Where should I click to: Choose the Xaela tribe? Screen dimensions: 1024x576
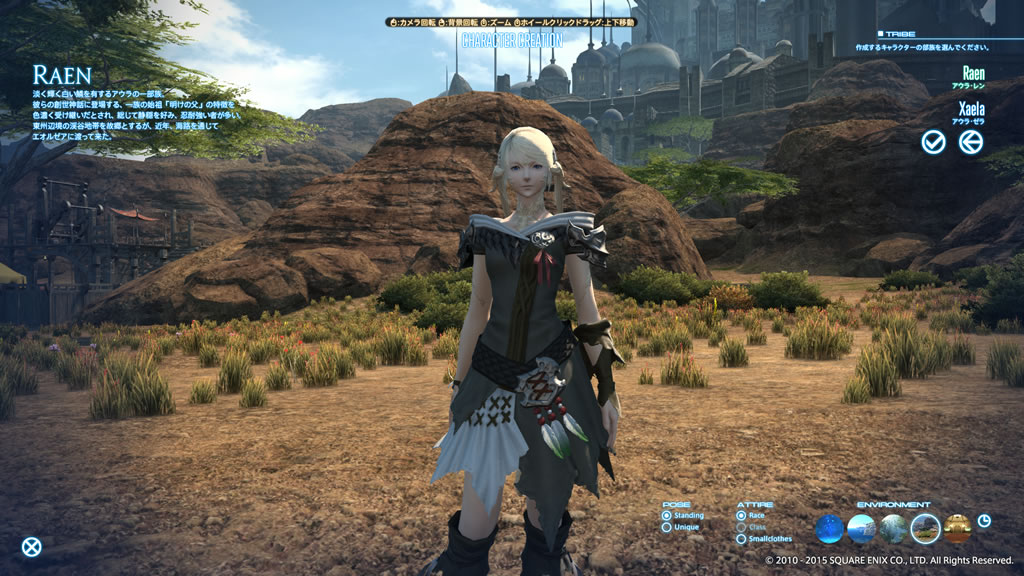pos(971,109)
